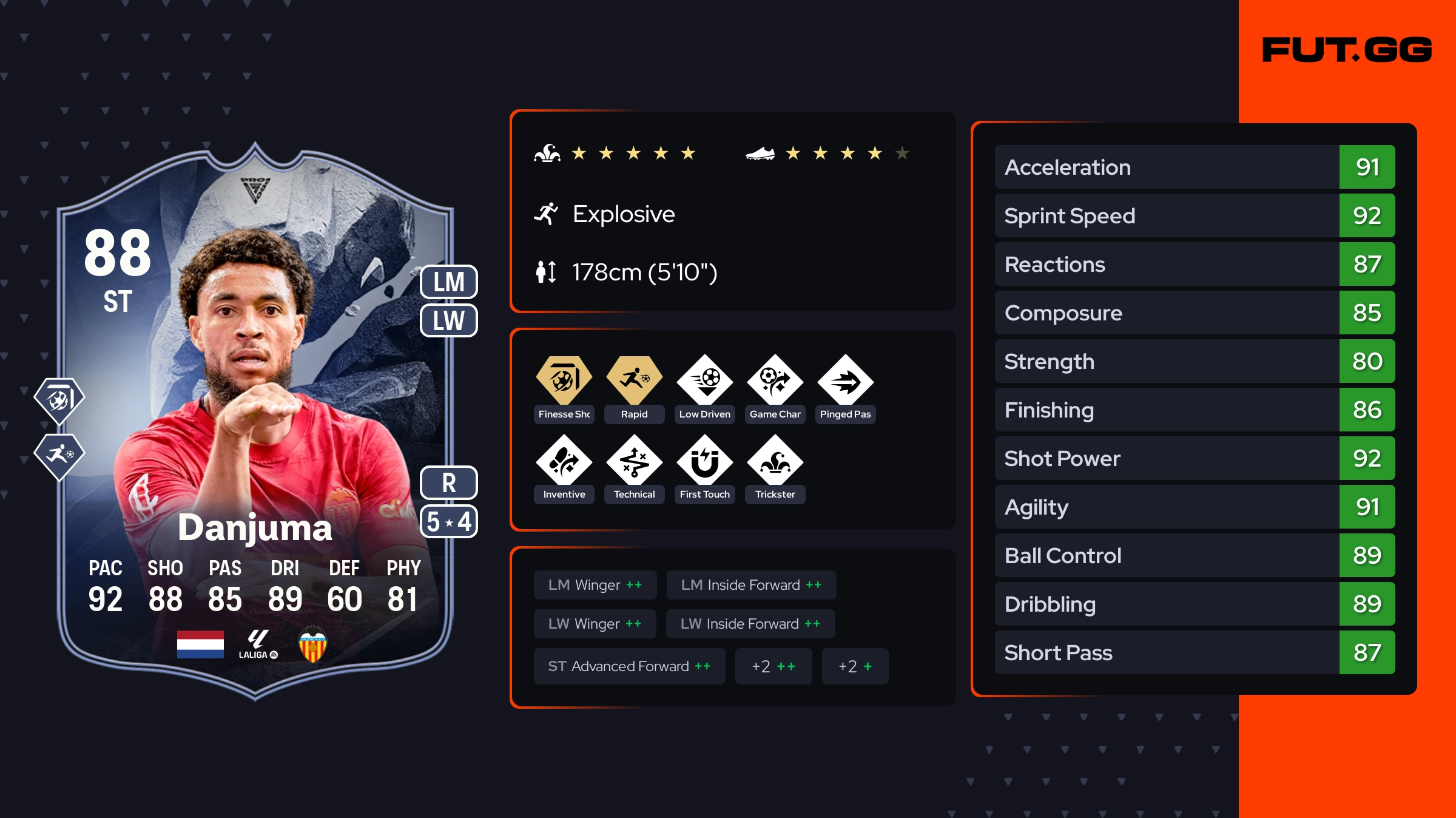The height and width of the screenshot is (818, 1456).
Task: Choose the Technical playstyle icon
Action: click(x=634, y=461)
